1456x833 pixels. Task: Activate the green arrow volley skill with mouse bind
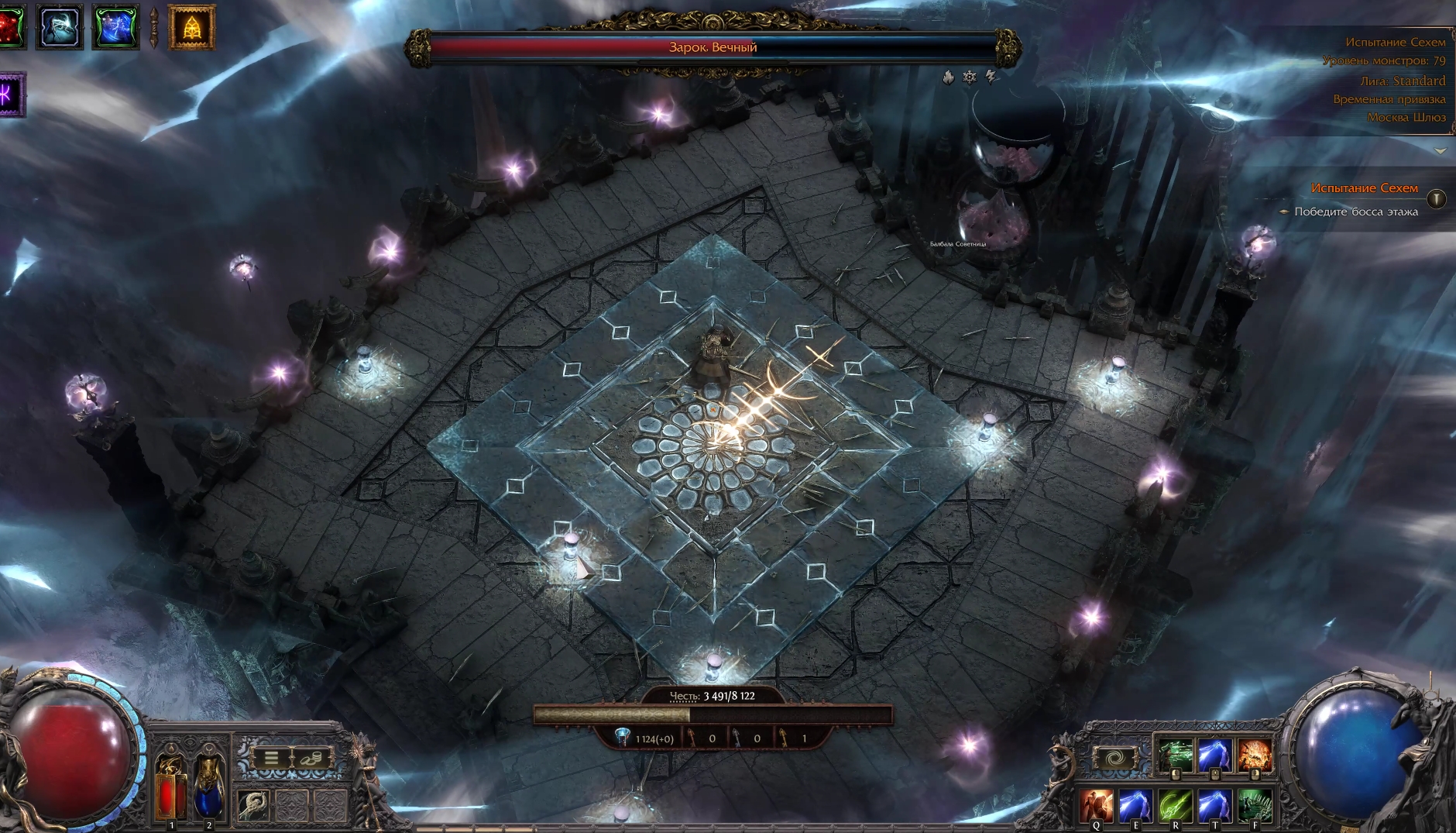(x=1175, y=756)
